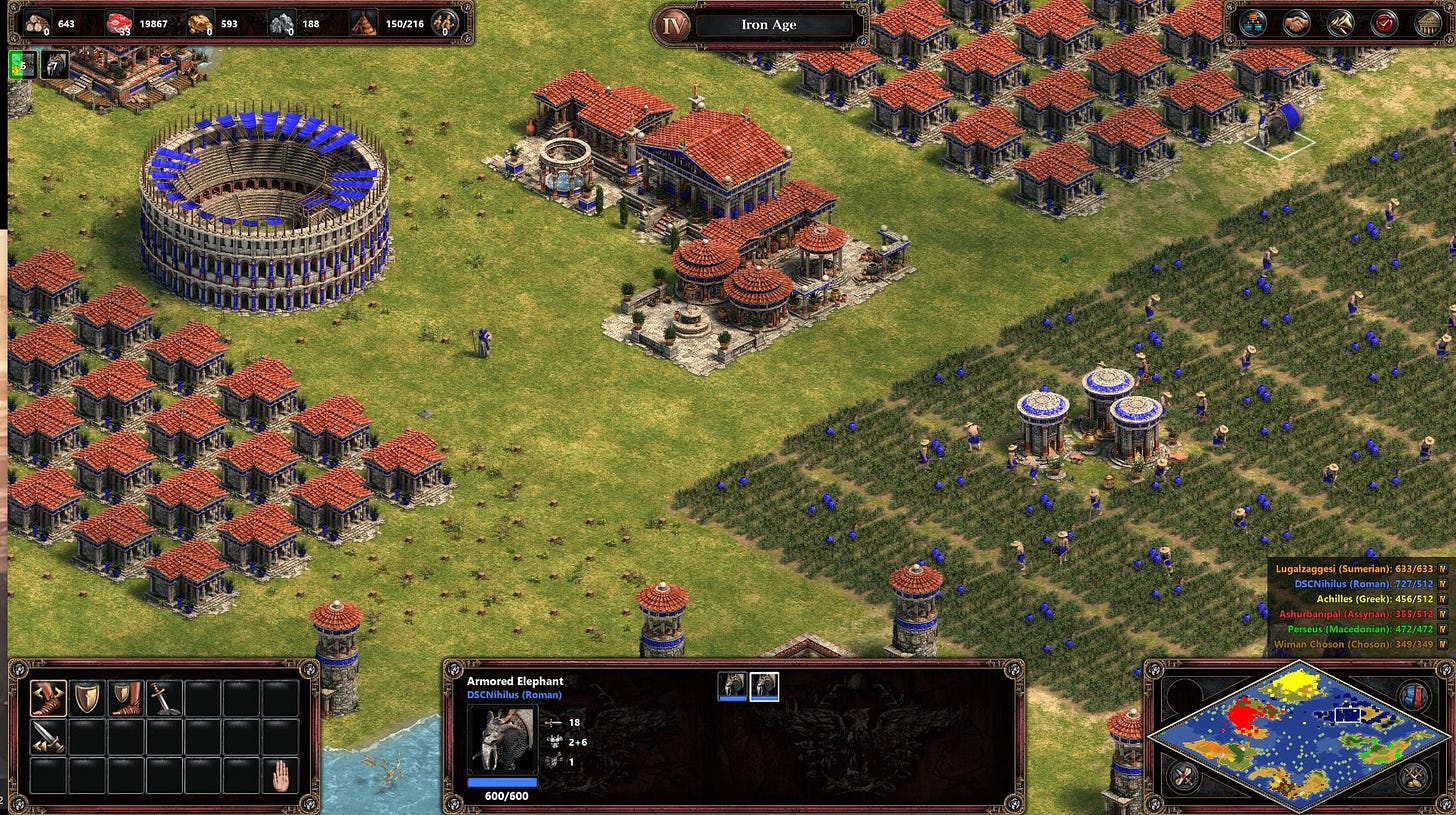Choose the sword-with-arrows attack command
The width and height of the screenshot is (1456, 815).
[48, 737]
